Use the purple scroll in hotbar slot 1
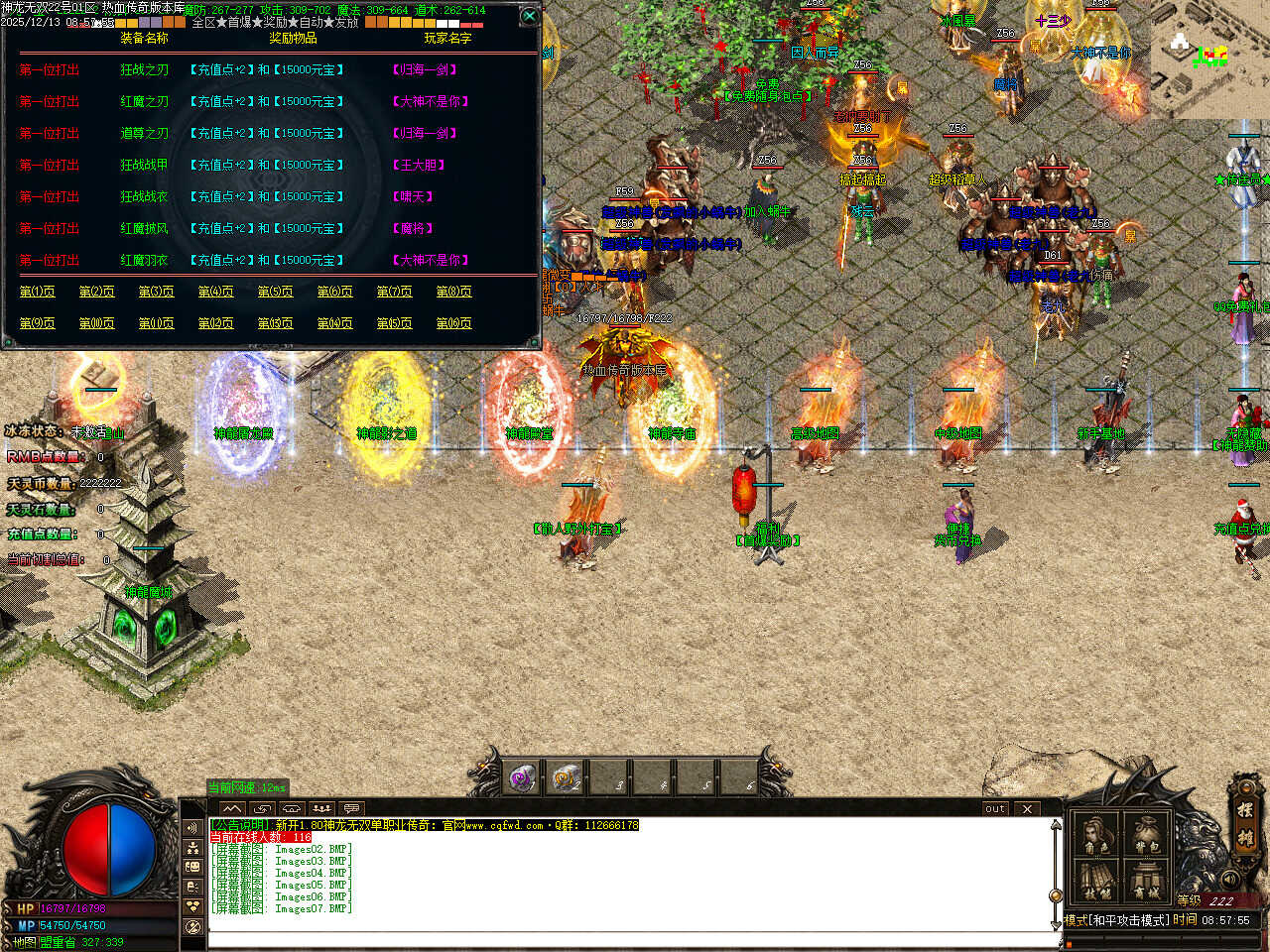This screenshot has width=1270, height=952. tap(523, 778)
